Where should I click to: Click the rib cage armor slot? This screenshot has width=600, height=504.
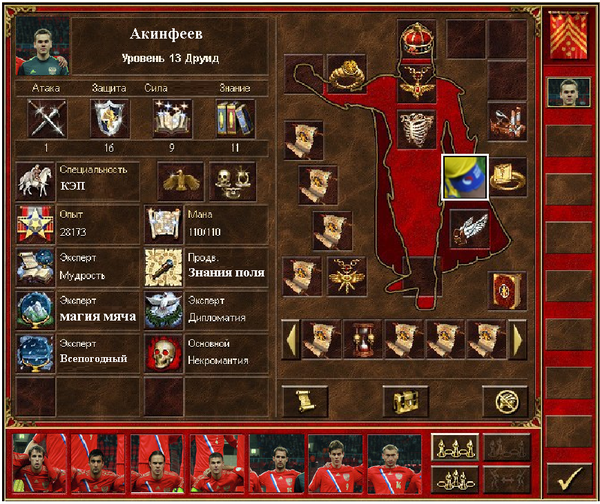[x=416, y=126]
